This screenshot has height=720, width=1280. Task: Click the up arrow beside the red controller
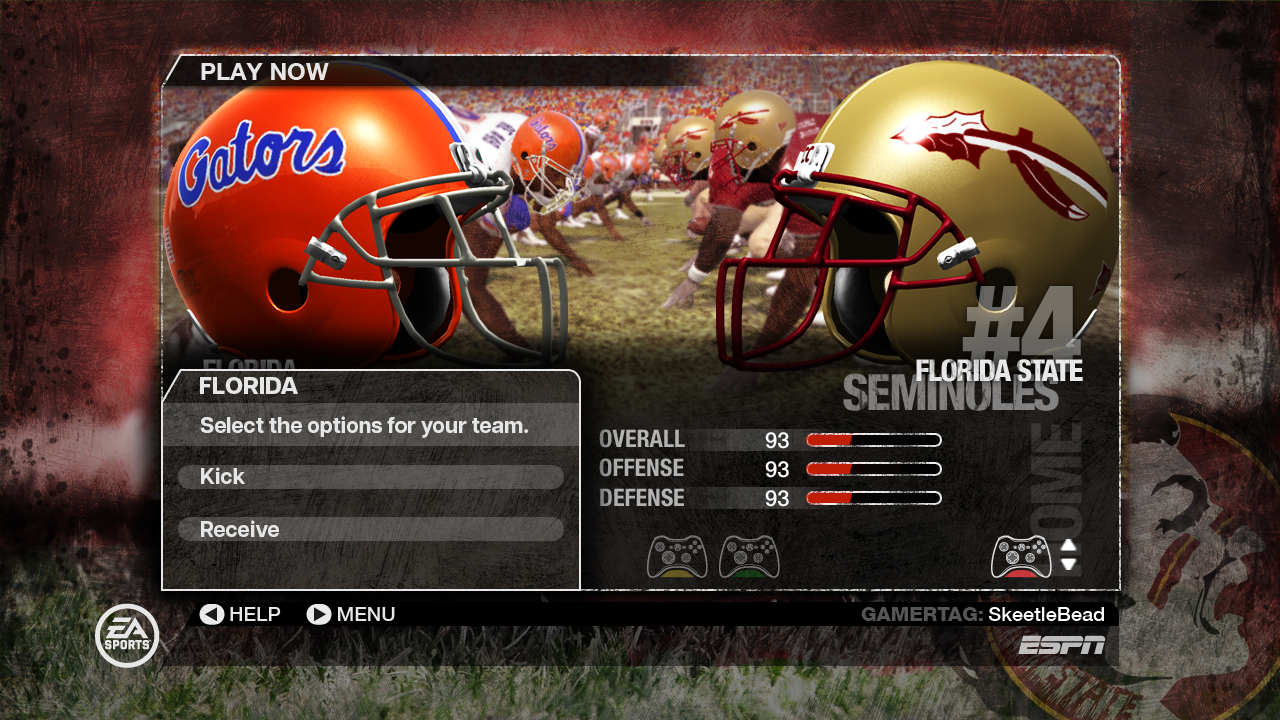coord(1068,546)
